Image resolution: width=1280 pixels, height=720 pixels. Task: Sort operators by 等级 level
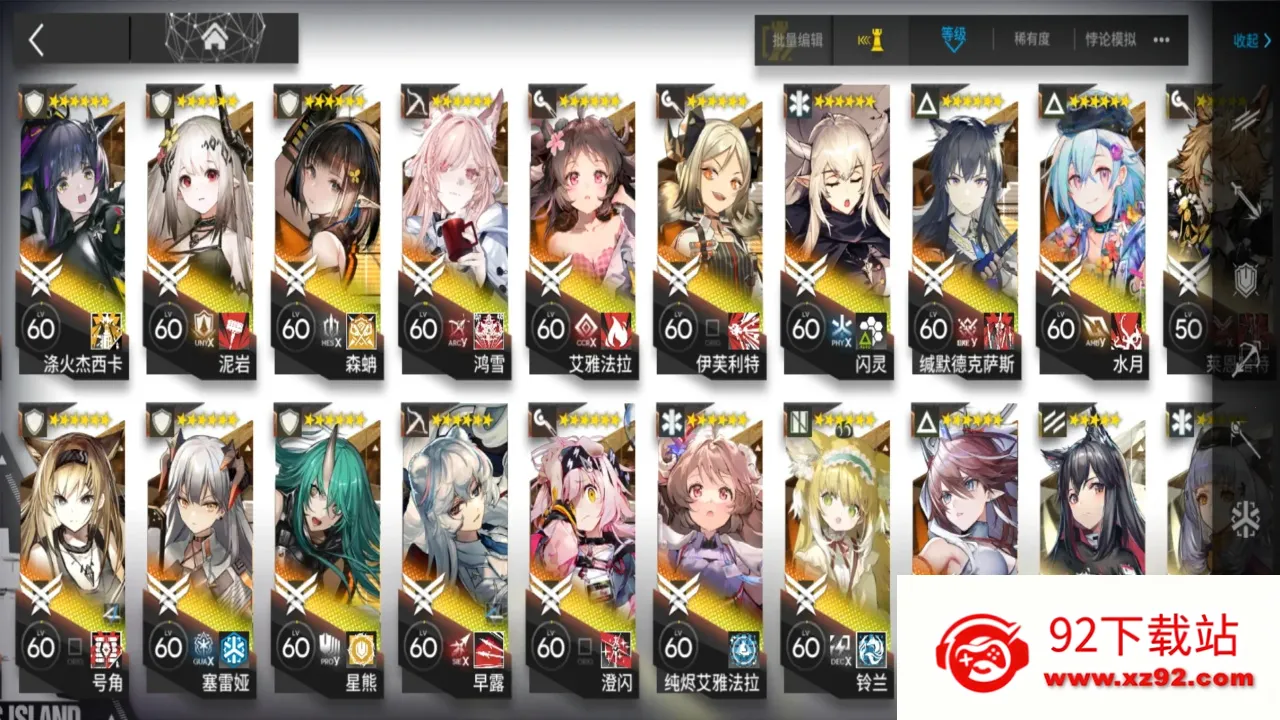[x=953, y=38]
